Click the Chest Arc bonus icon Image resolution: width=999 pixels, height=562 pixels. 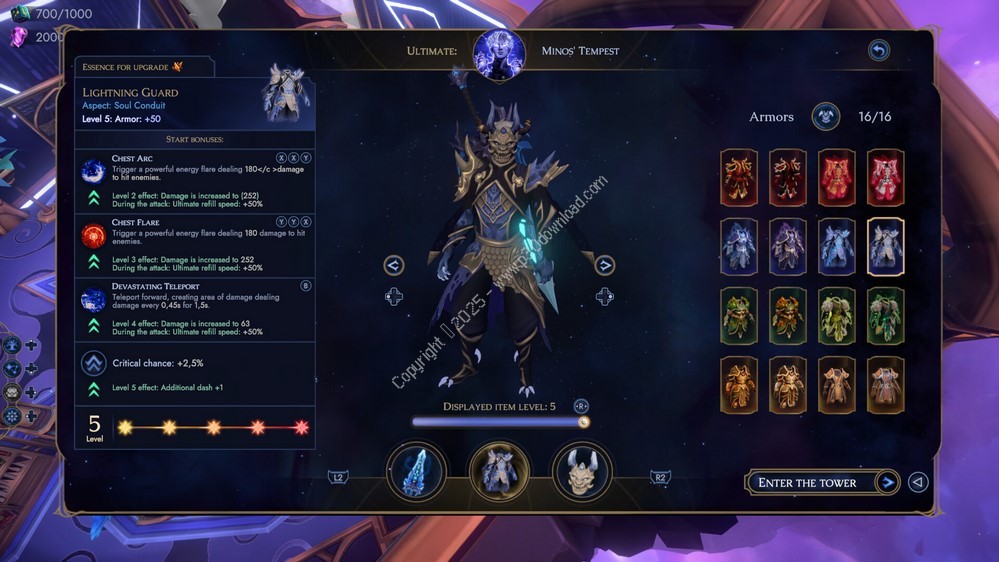click(93, 171)
